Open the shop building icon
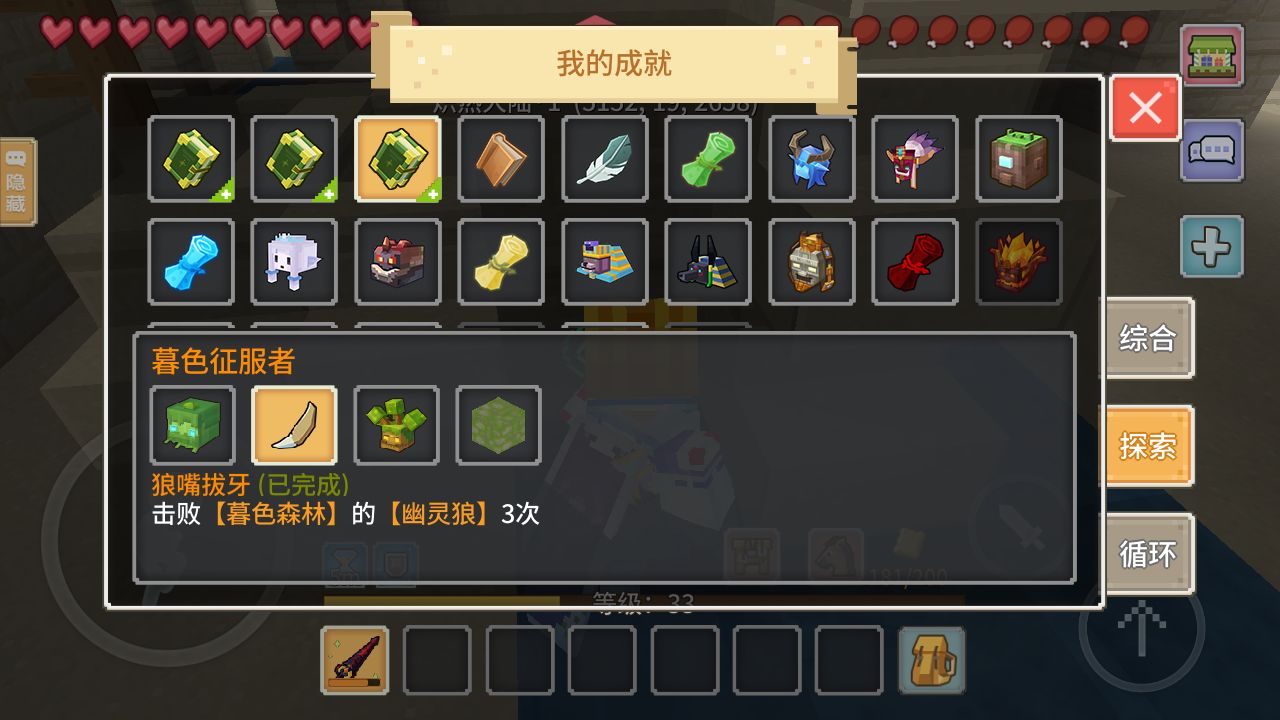 (x=1211, y=55)
